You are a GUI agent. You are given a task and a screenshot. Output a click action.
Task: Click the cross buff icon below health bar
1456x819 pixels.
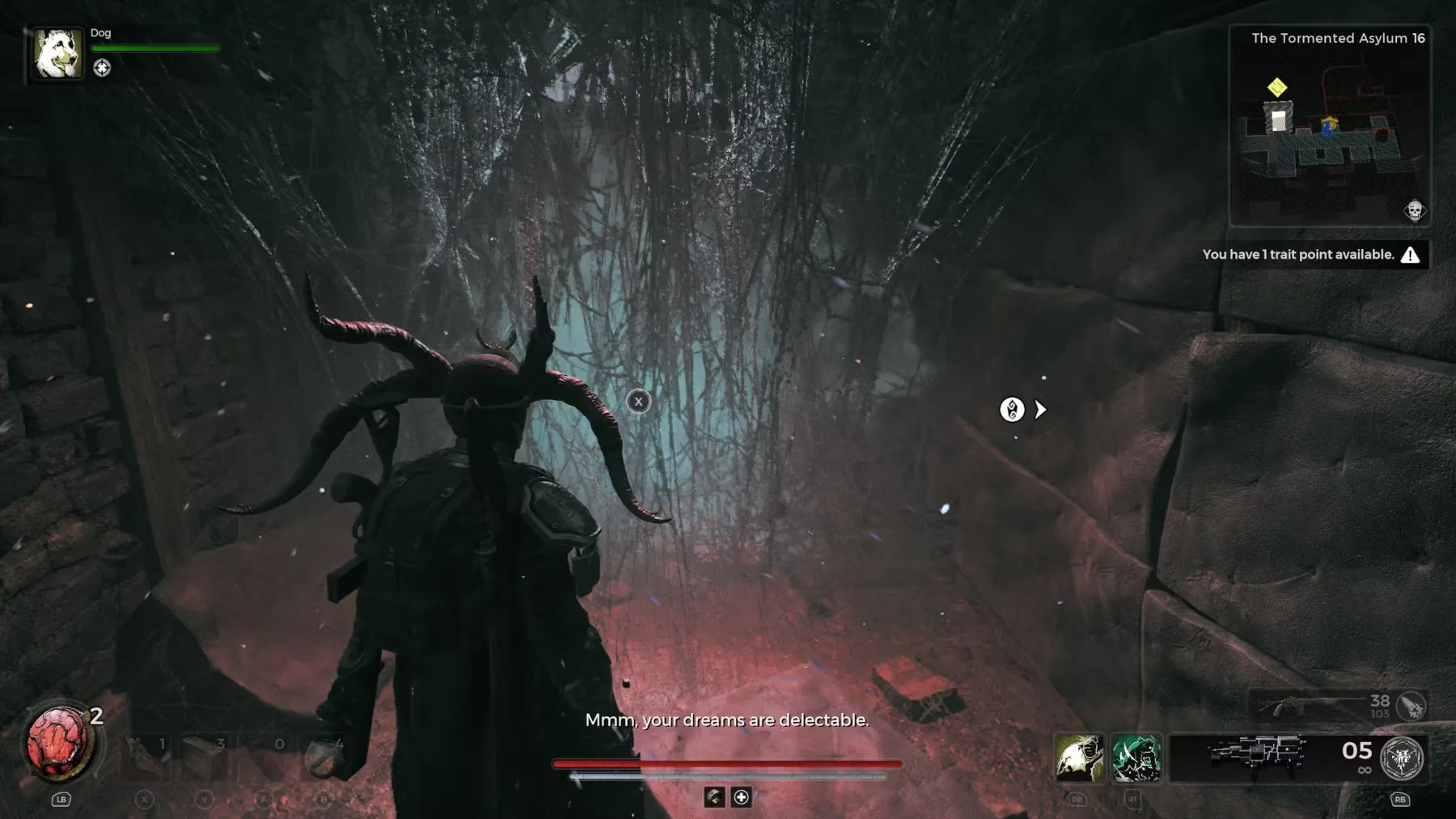pos(741,797)
